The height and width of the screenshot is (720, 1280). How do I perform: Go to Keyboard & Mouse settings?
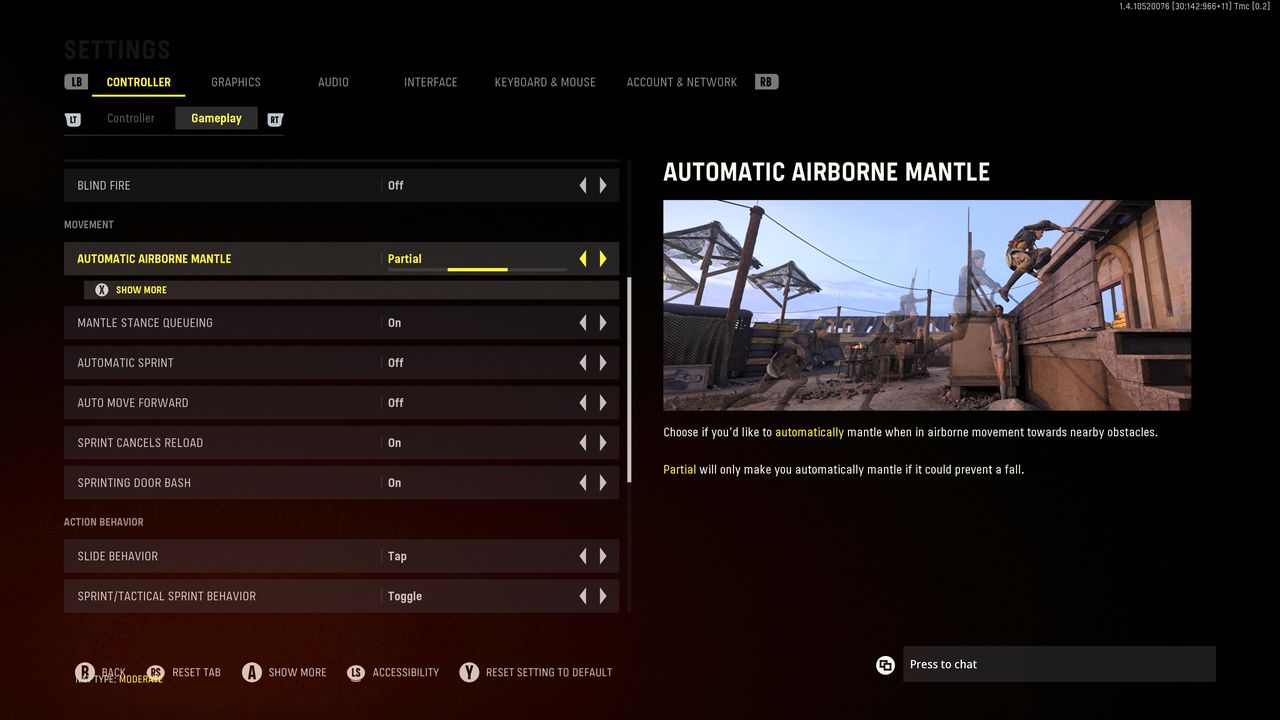545,82
